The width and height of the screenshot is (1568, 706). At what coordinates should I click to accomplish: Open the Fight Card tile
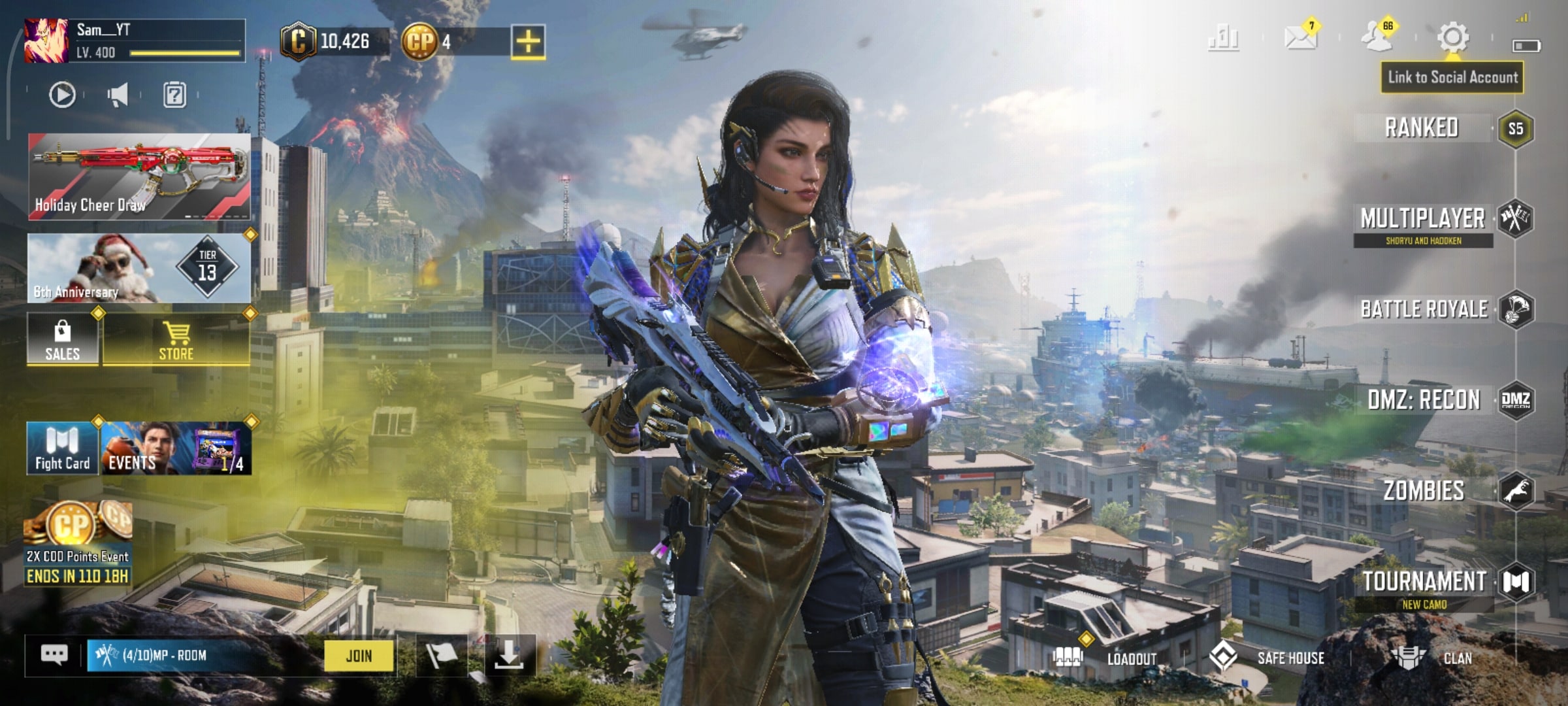click(x=63, y=448)
